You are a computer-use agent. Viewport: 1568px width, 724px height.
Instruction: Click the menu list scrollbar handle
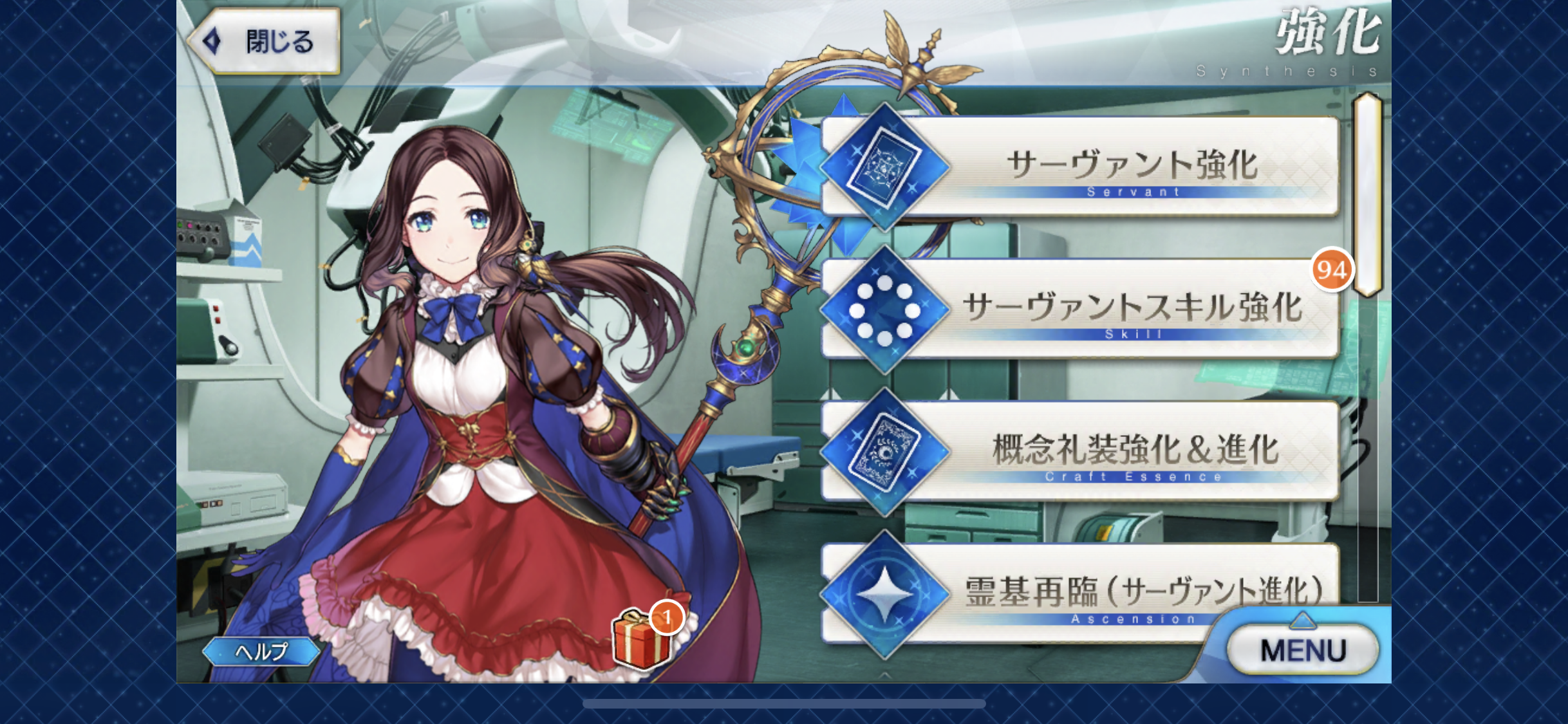coord(1367,193)
